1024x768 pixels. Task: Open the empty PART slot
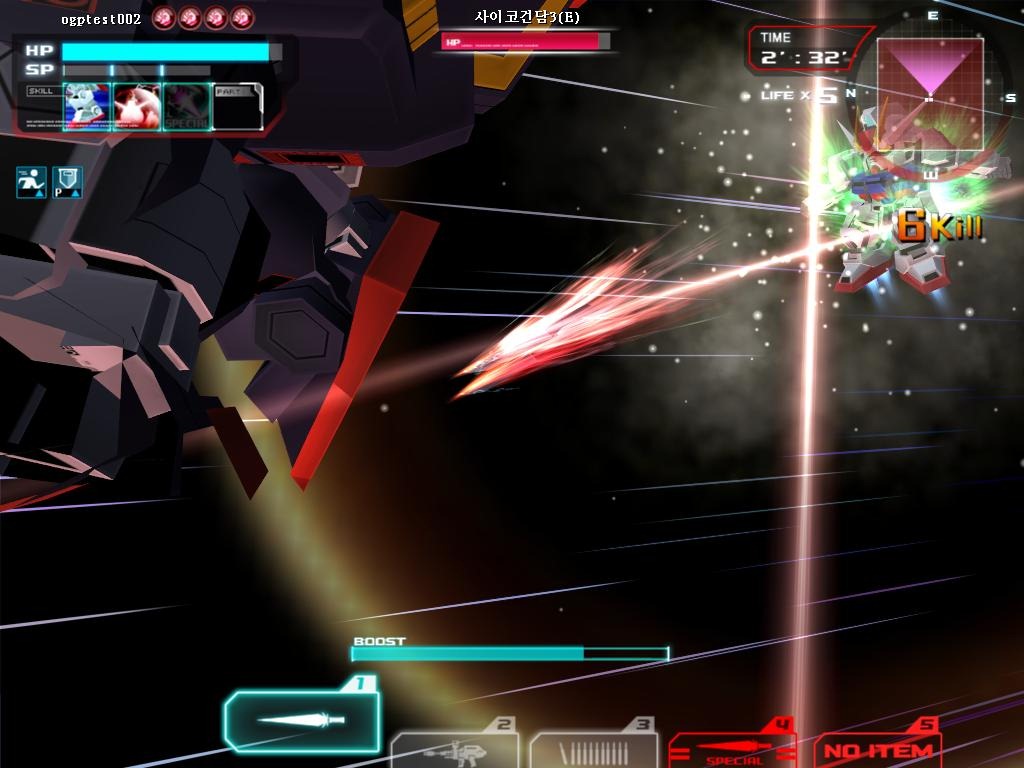(238, 107)
